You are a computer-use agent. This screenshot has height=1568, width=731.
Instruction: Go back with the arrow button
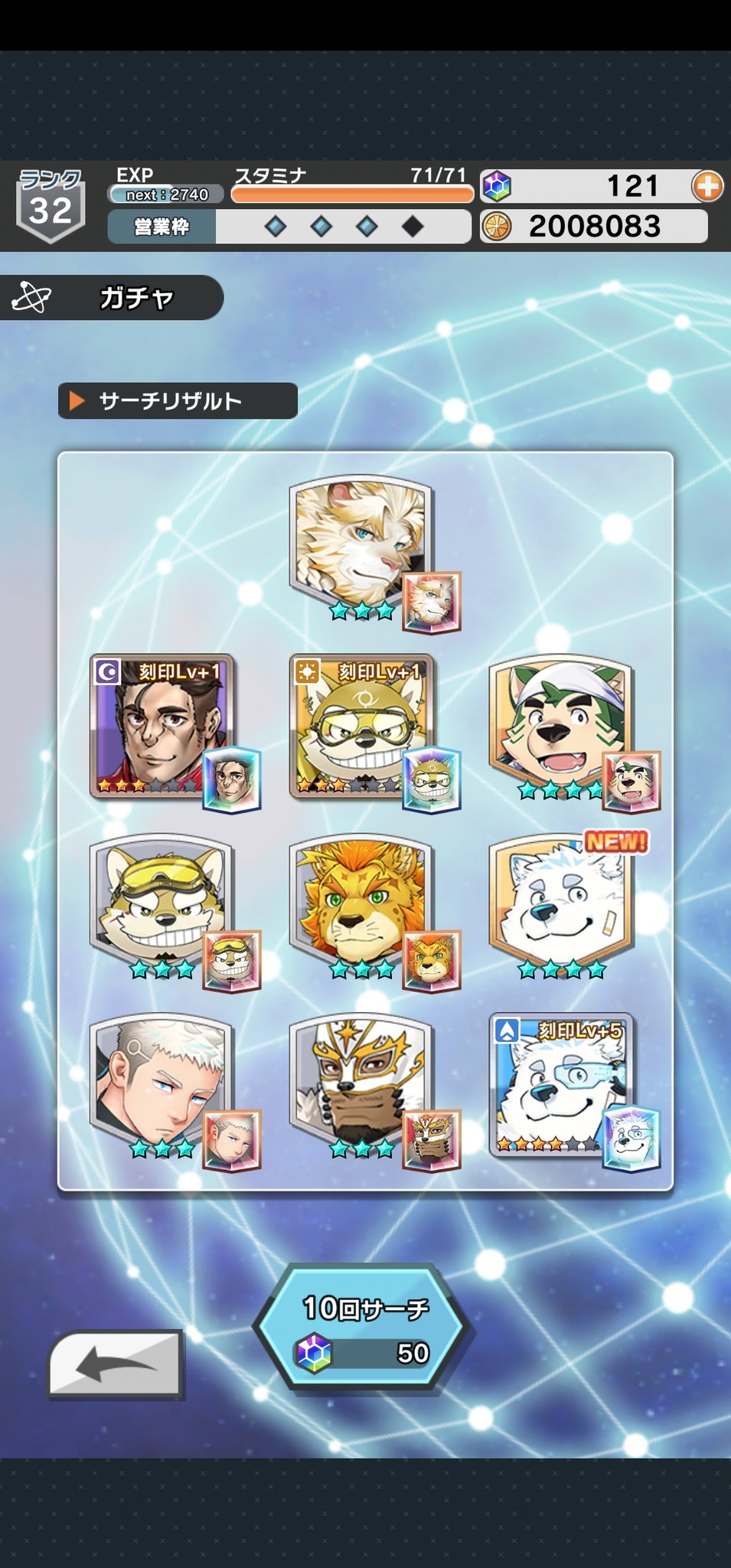pyautogui.click(x=116, y=1364)
